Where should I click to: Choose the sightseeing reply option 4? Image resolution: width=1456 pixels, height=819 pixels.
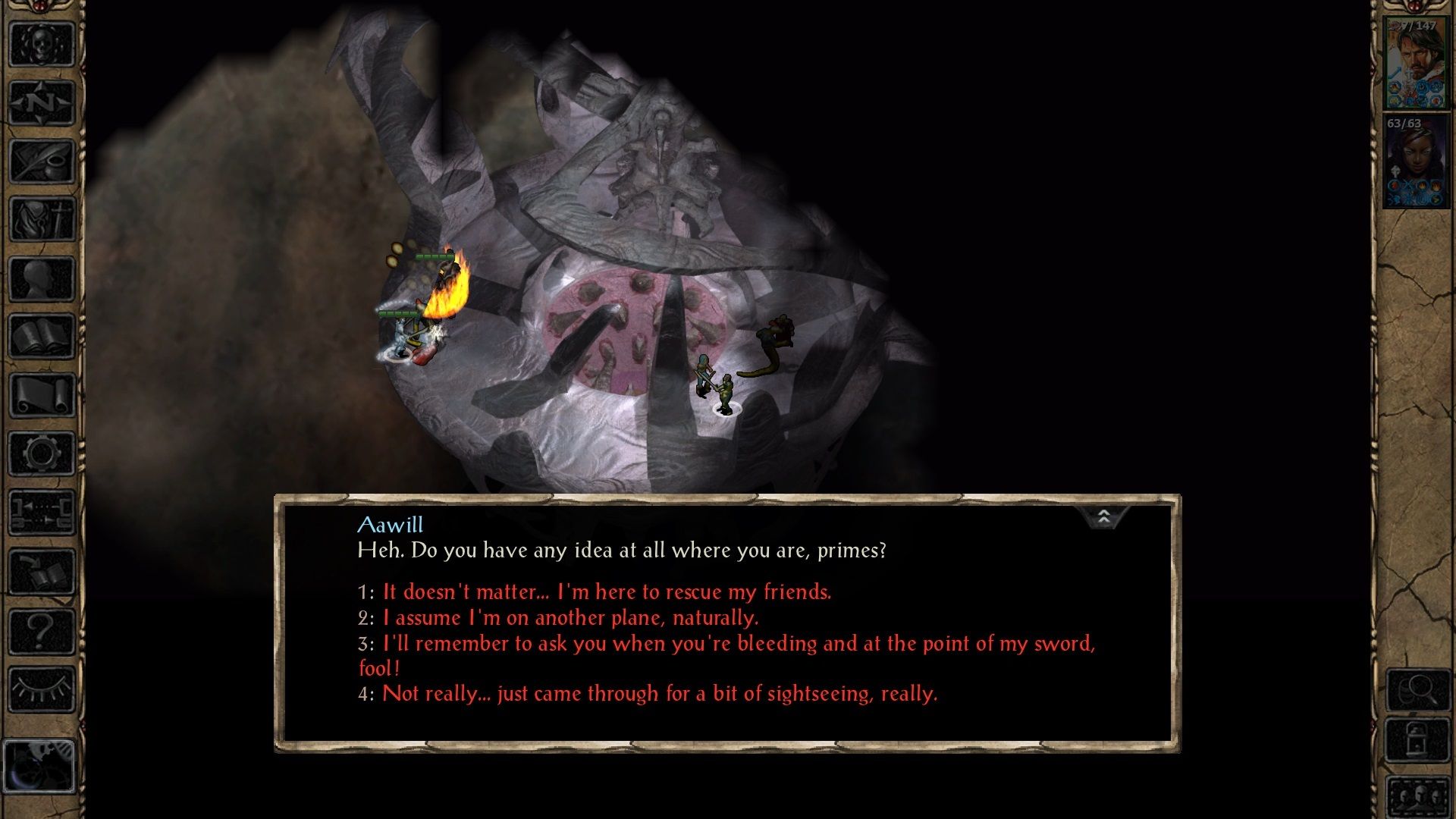660,692
